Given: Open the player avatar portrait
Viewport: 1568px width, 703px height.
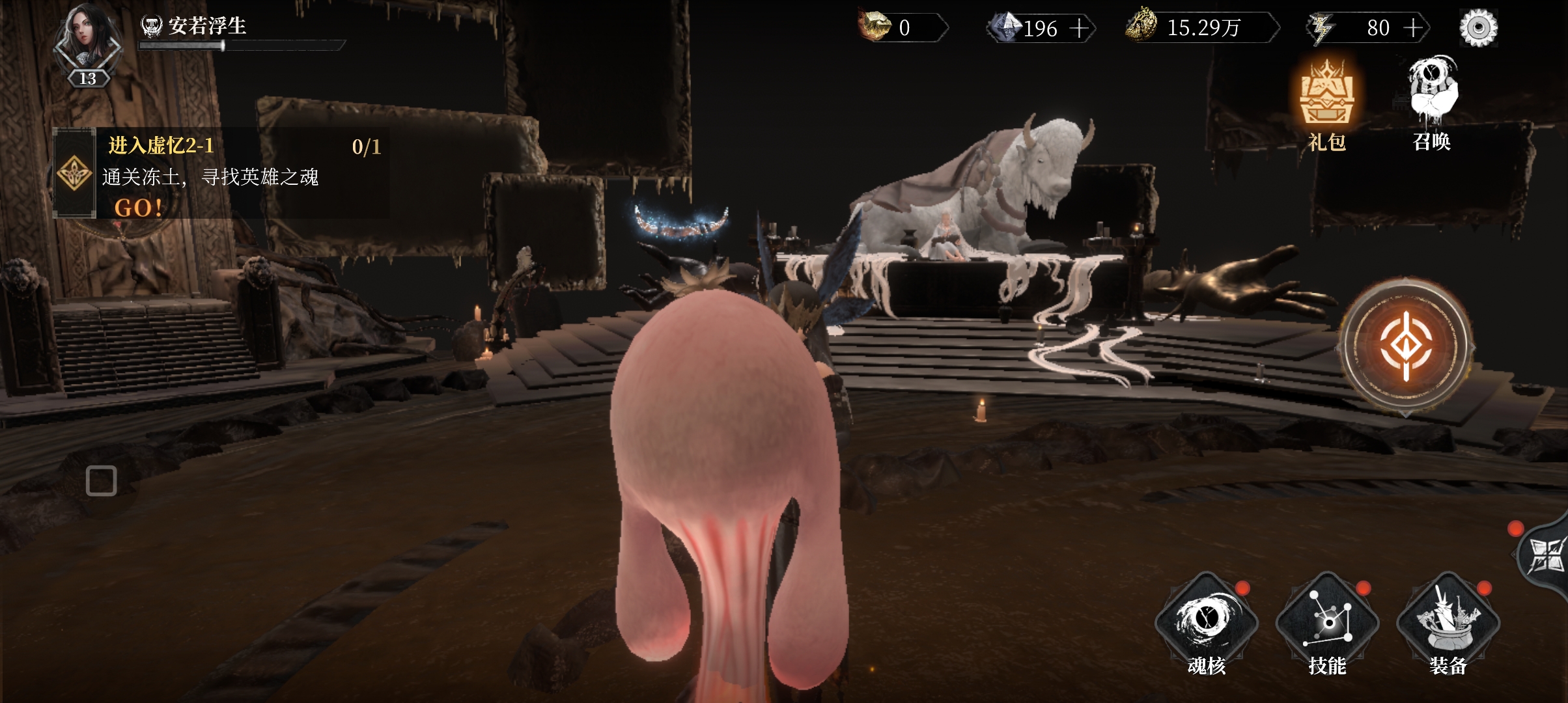Looking at the screenshot, I should point(87,40).
